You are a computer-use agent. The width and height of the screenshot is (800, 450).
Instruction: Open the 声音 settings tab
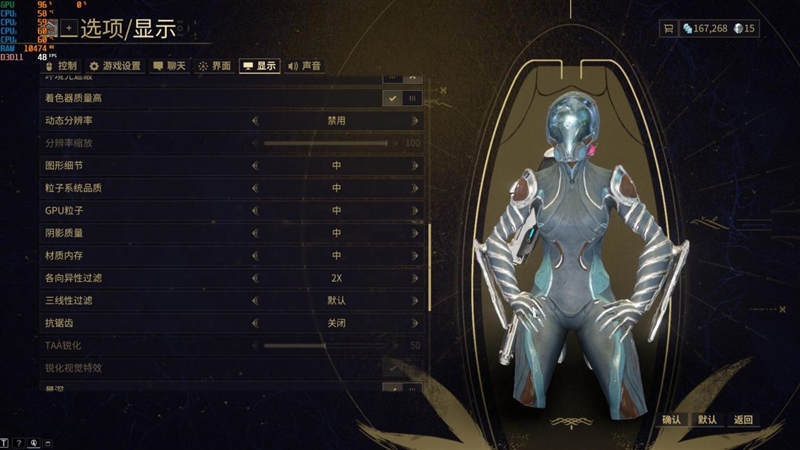pyautogui.click(x=304, y=66)
